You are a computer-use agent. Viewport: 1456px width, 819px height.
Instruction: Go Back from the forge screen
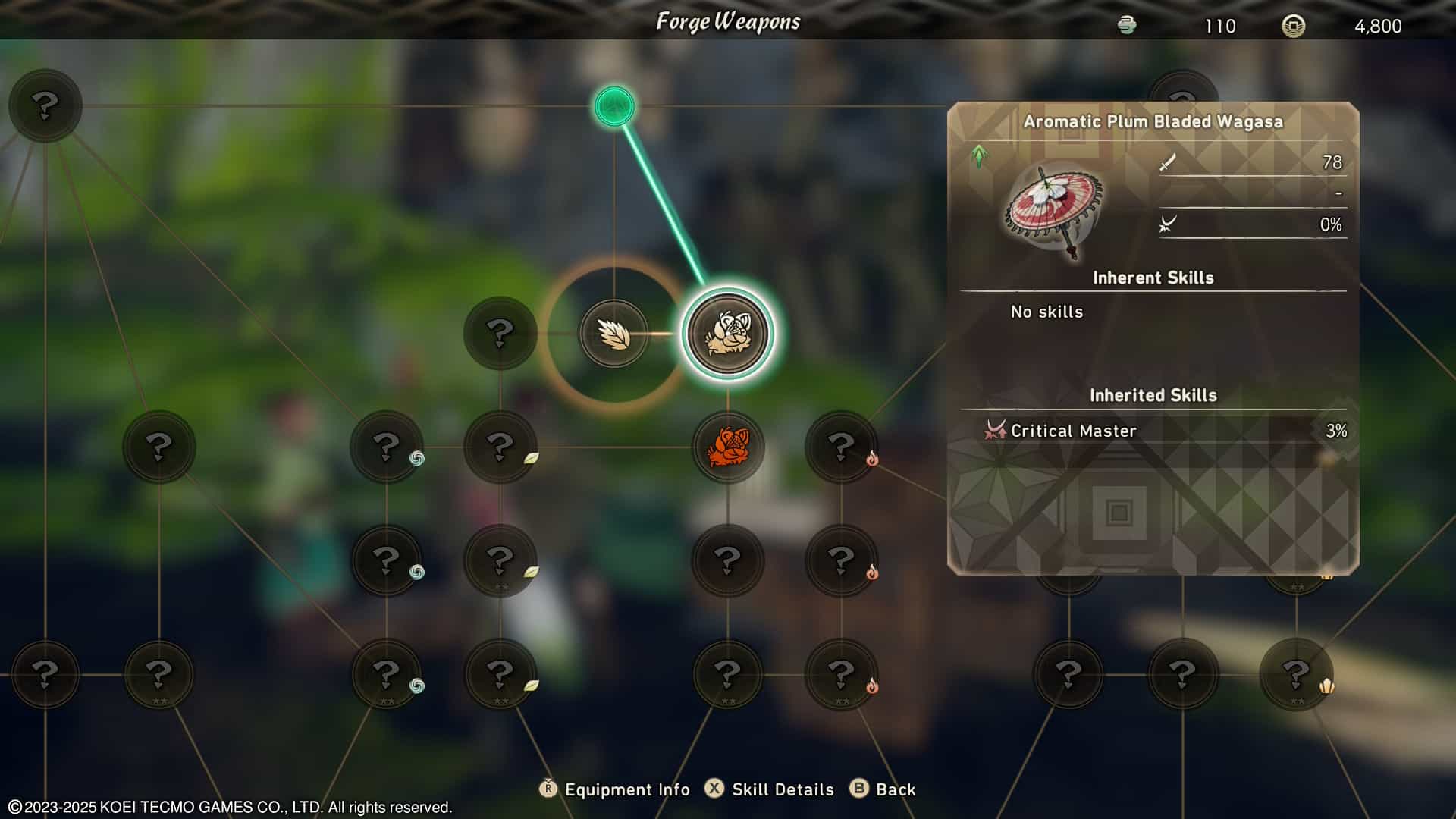895,789
